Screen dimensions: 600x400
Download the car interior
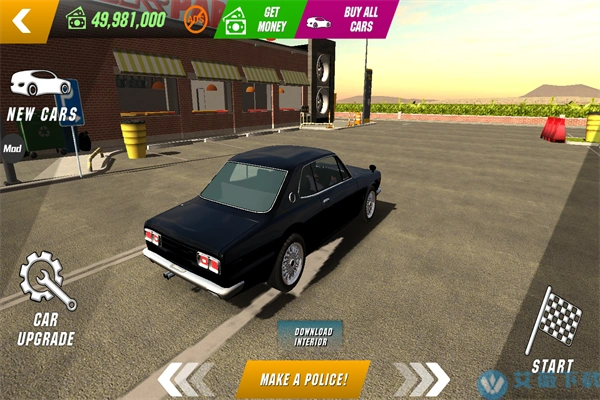click(x=310, y=335)
